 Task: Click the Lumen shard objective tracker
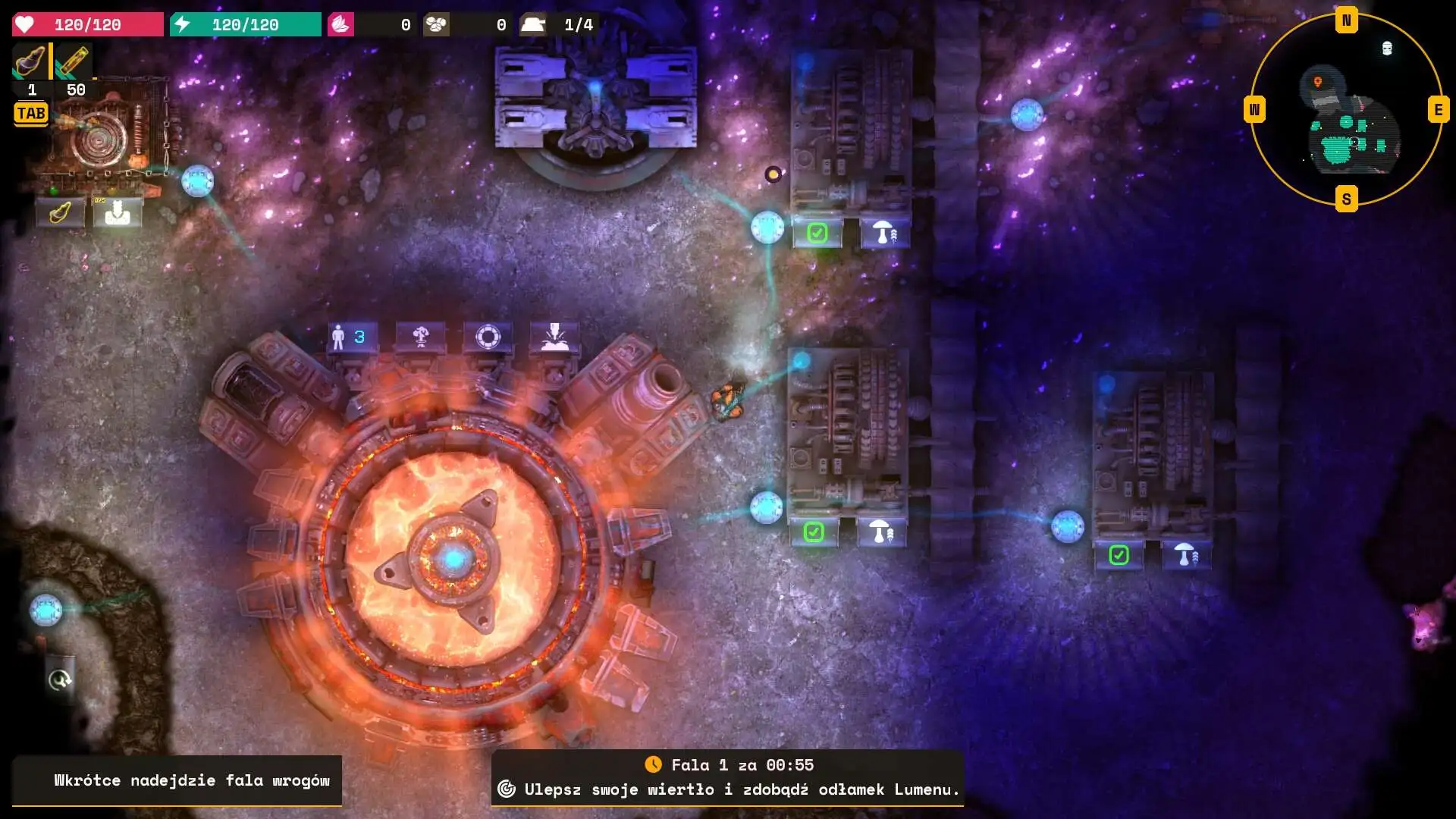click(x=728, y=789)
